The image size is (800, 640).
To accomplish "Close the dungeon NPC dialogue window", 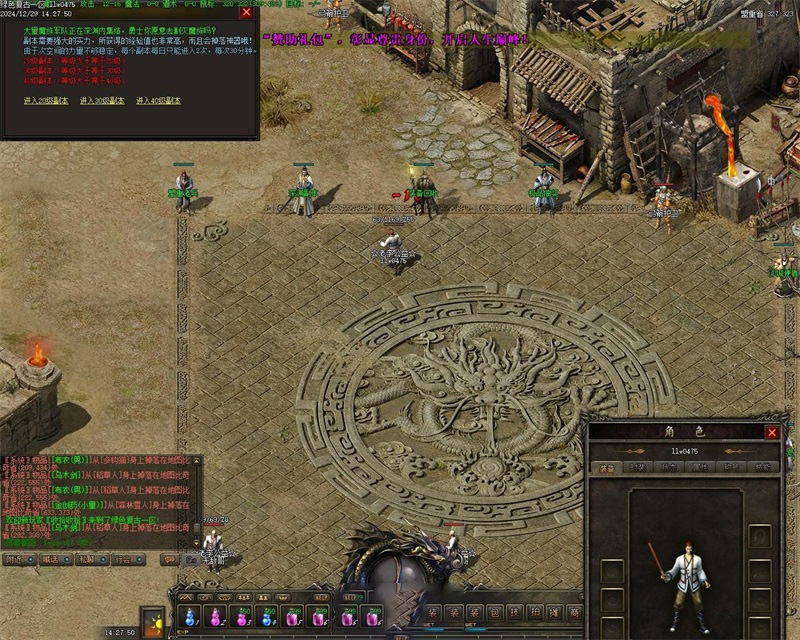I will point(246,13).
